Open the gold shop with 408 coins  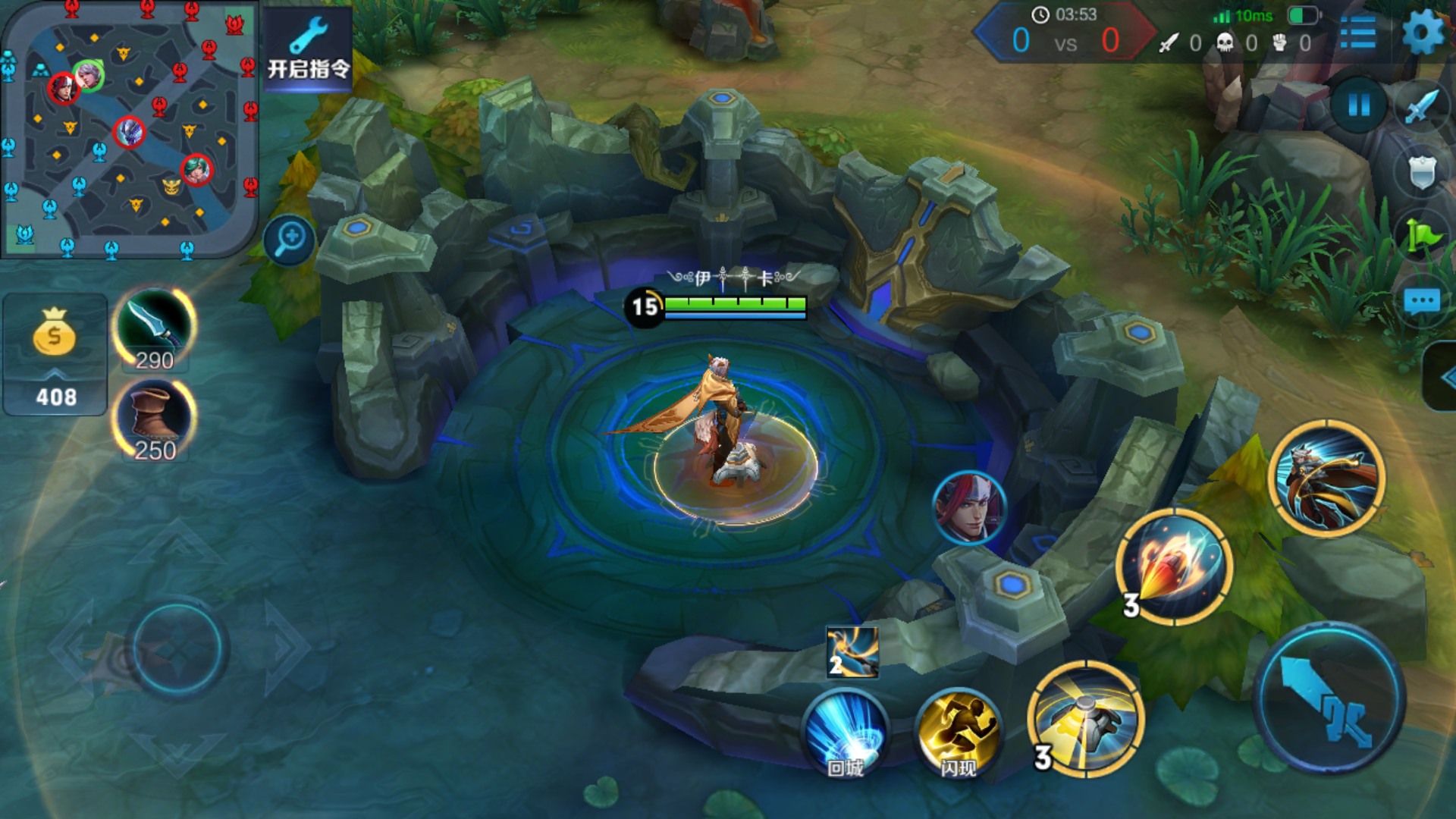click(x=55, y=355)
